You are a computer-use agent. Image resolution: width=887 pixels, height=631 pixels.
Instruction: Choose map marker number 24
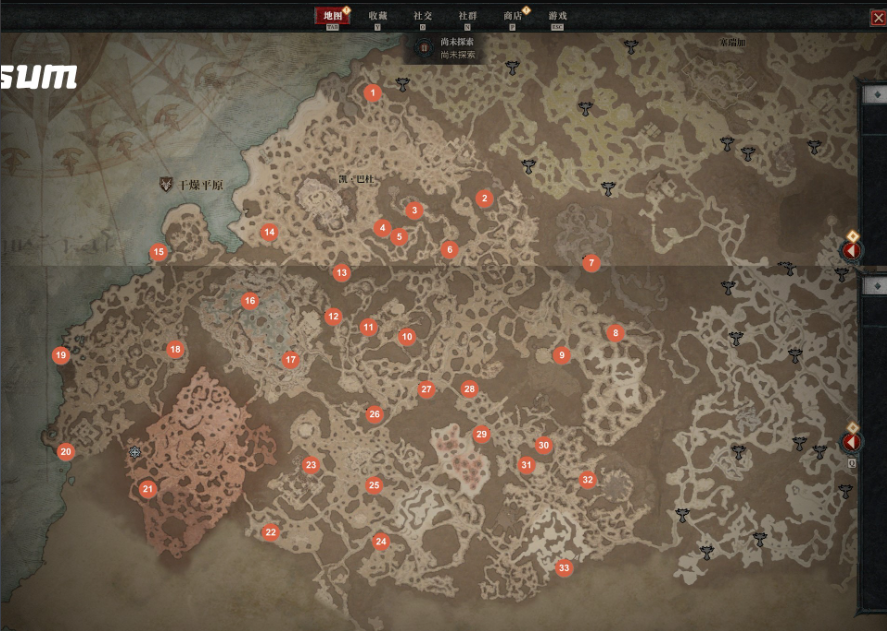point(381,542)
